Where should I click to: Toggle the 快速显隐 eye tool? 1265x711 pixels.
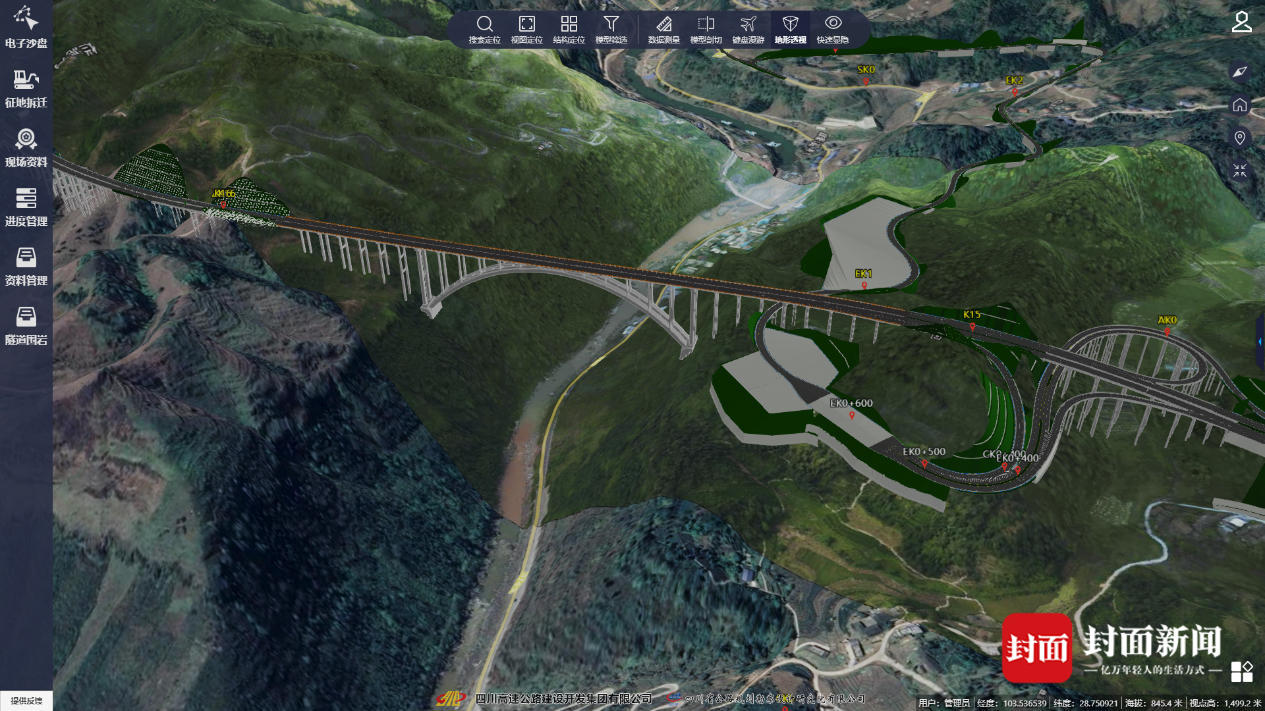coord(833,28)
